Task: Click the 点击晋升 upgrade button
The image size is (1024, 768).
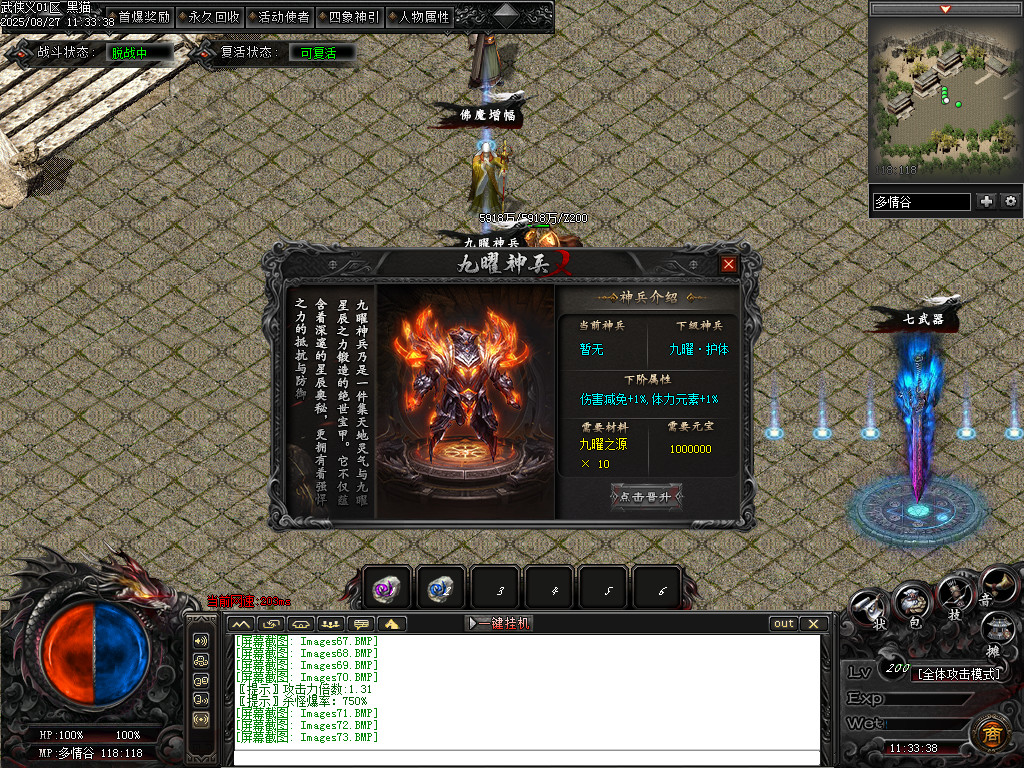Action: coord(647,497)
